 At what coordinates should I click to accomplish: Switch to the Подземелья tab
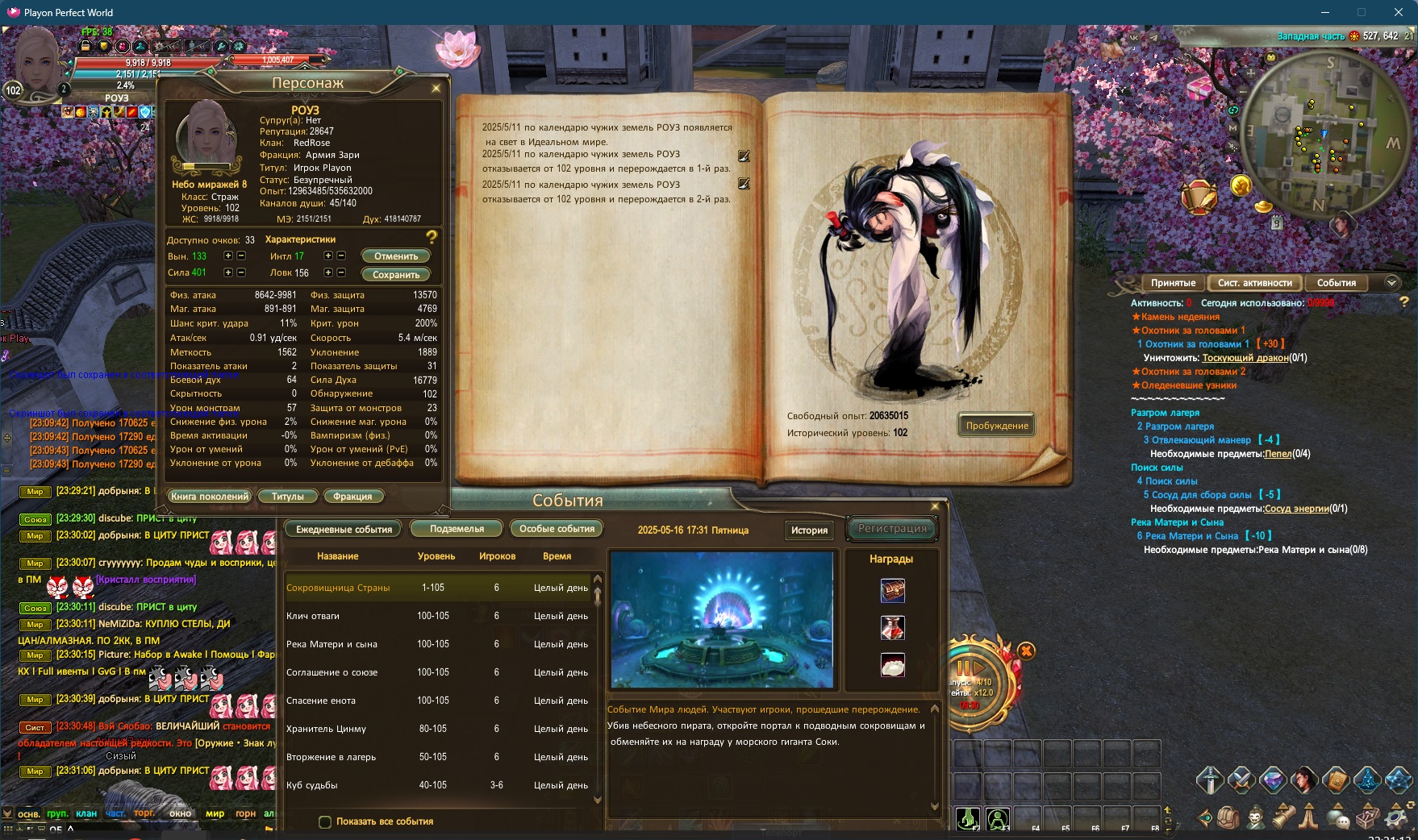tap(457, 529)
